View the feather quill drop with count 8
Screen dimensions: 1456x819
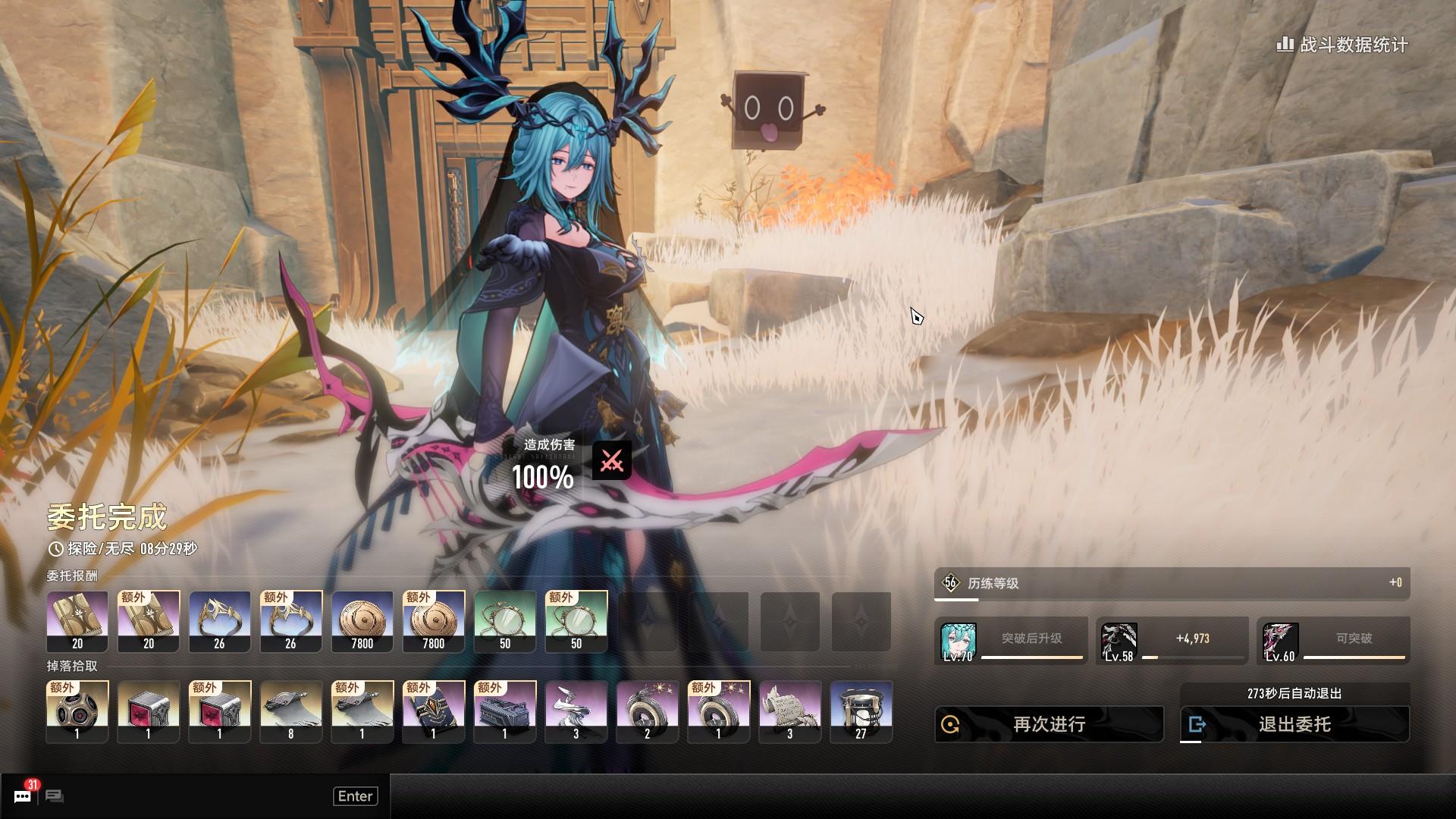[291, 711]
